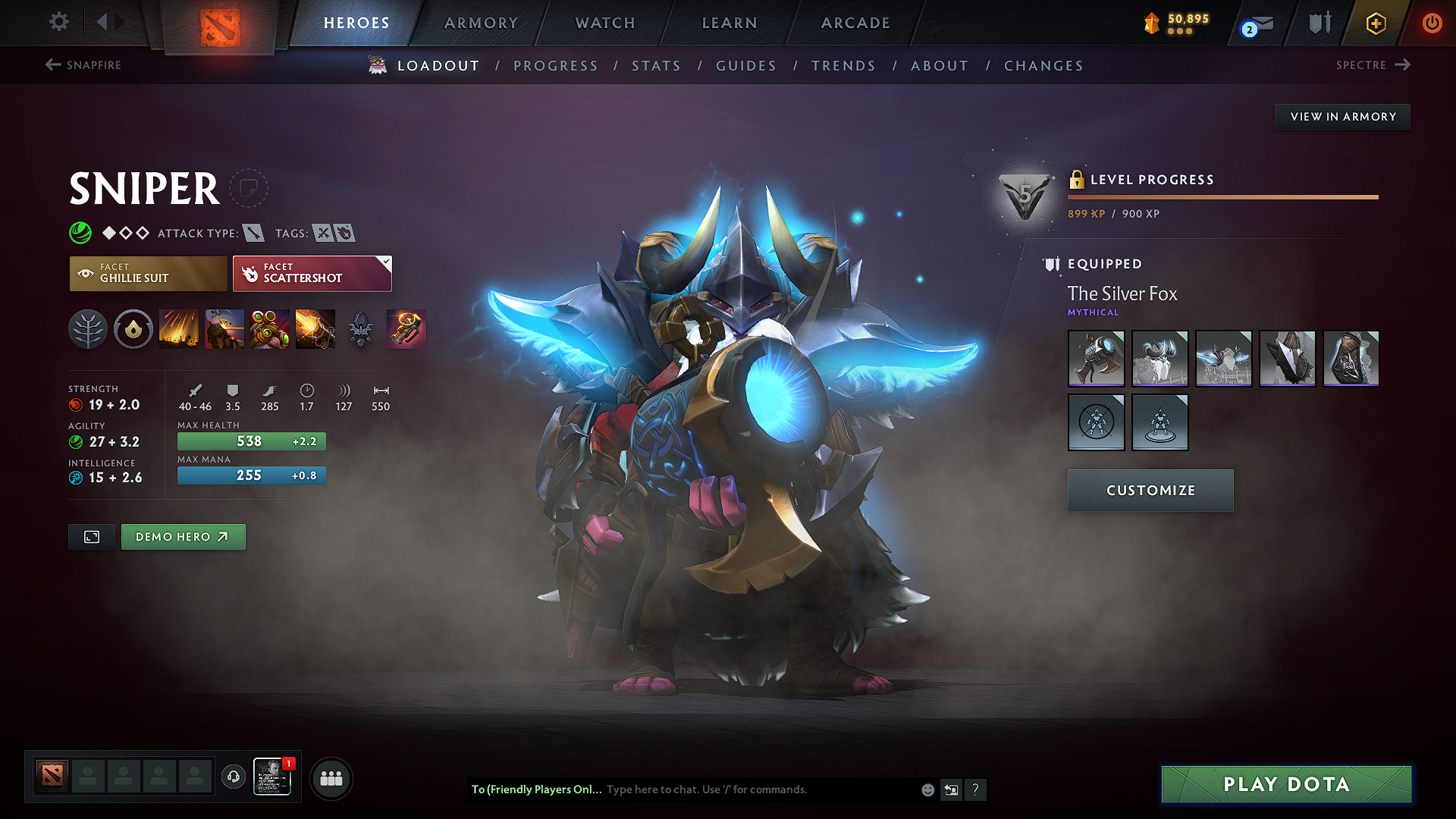The width and height of the screenshot is (1456, 819).
Task: Open the Dota Plus hexagon icon
Action: 1375,23
